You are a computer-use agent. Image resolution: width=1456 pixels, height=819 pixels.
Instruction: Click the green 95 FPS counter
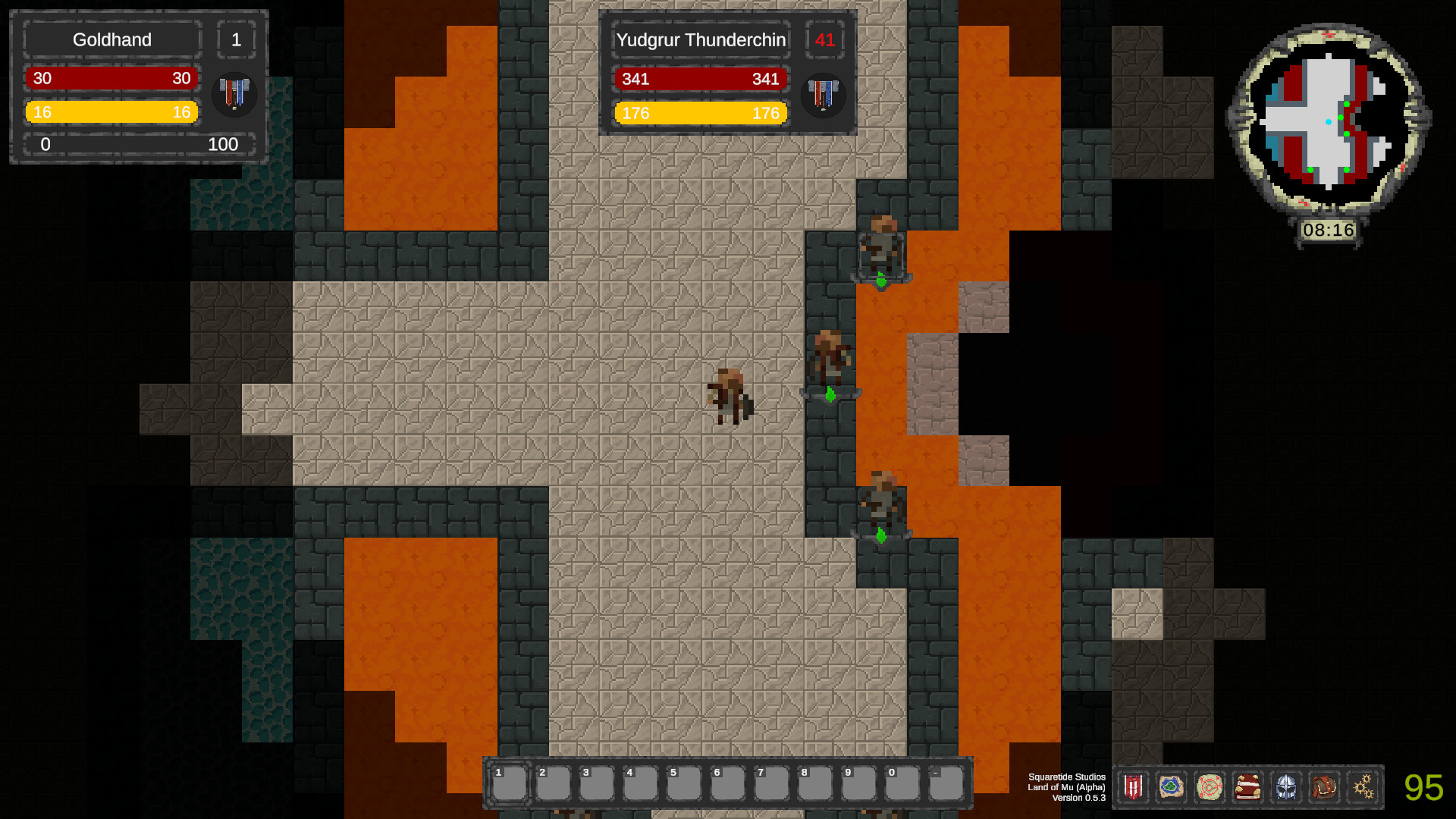1424,786
